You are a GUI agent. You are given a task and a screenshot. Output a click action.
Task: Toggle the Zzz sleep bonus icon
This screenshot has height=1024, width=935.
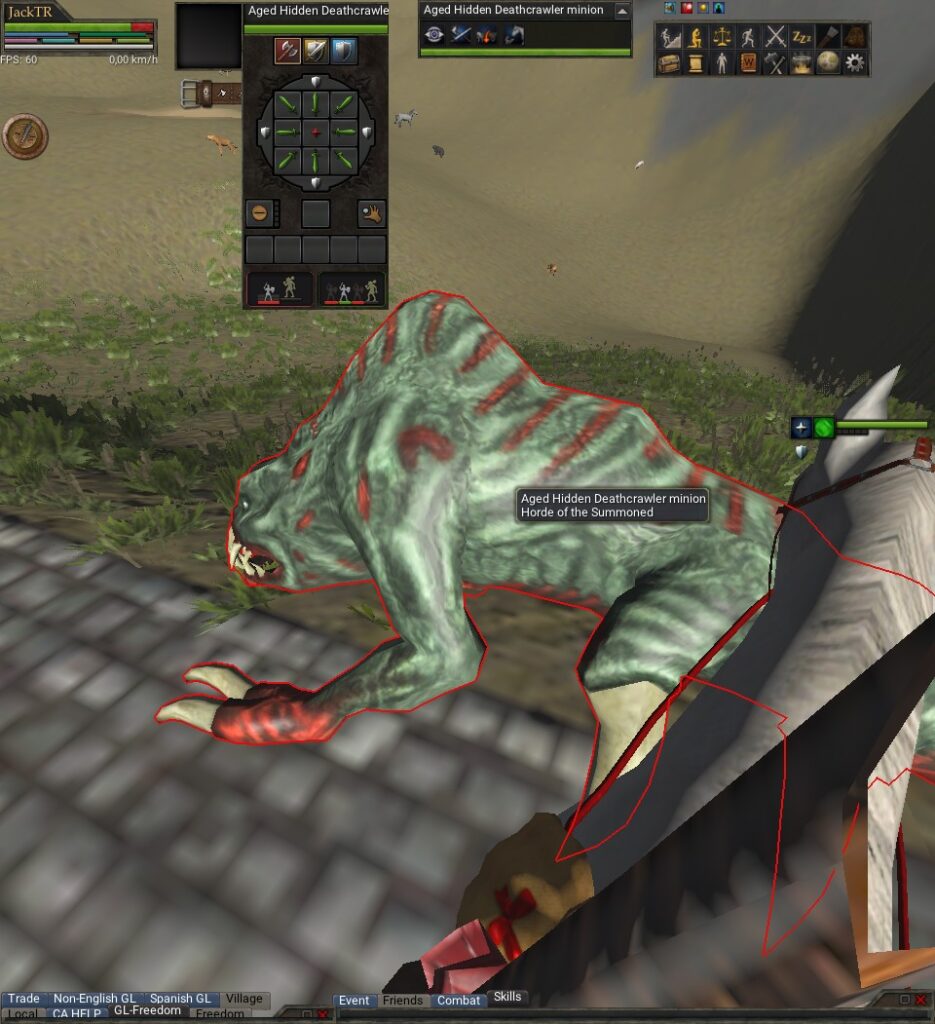click(x=802, y=37)
